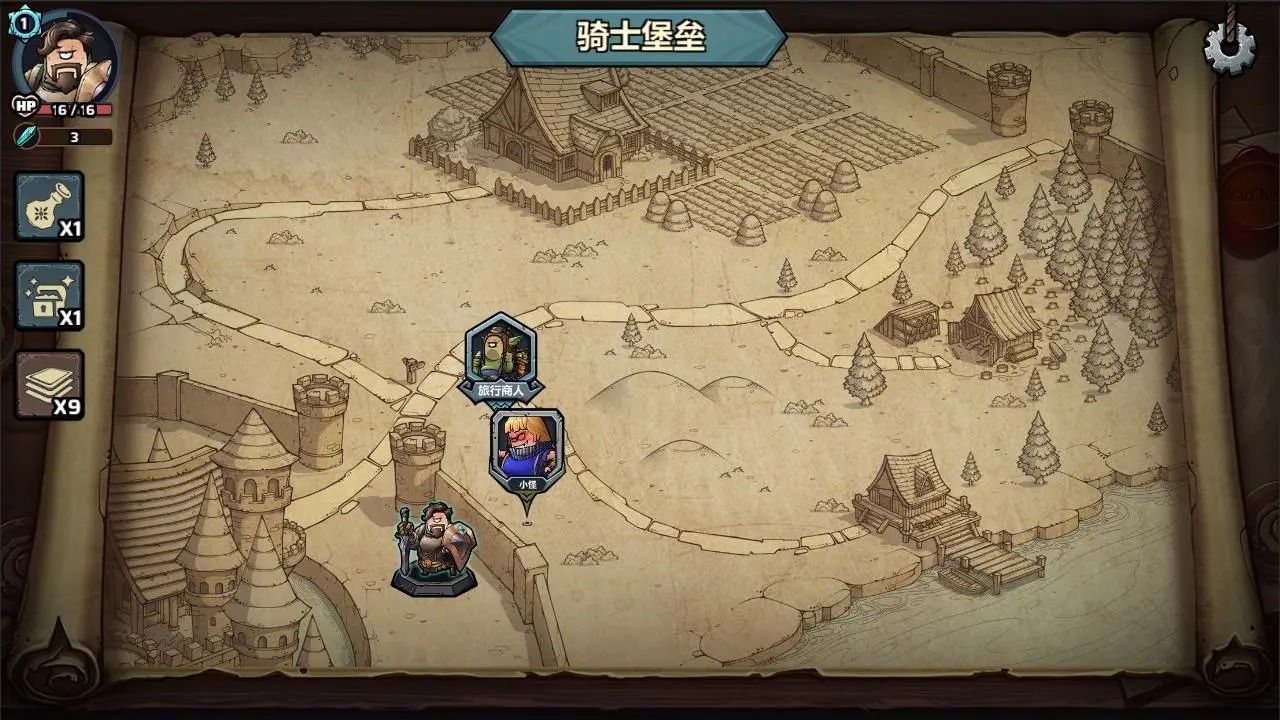Image resolution: width=1280 pixels, height=720 pixels.
Task: Click the hanging hook above the settings gear
Action: [x=1229, y=10]
